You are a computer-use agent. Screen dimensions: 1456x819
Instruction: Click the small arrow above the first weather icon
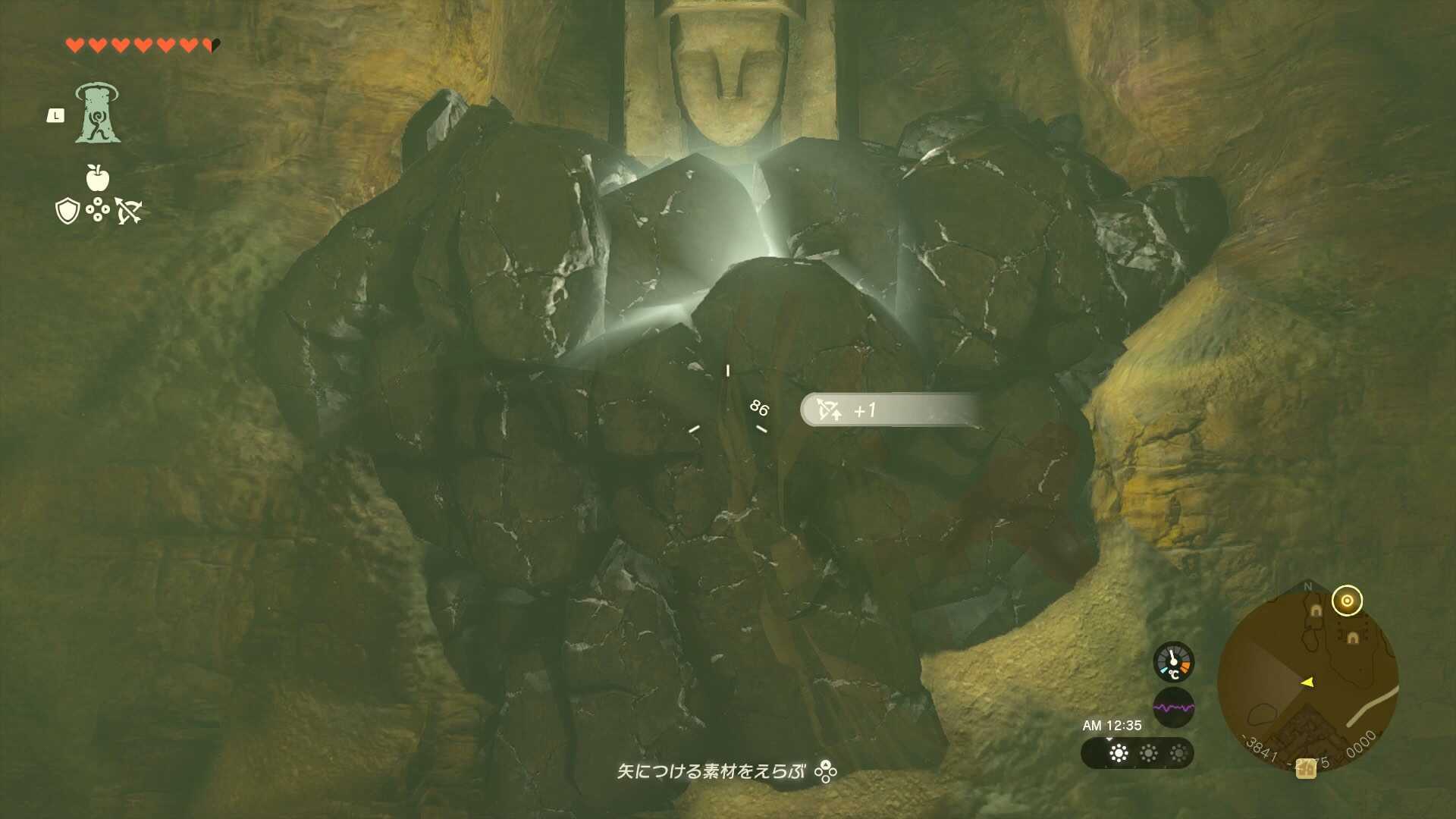tap(1109, 739)
